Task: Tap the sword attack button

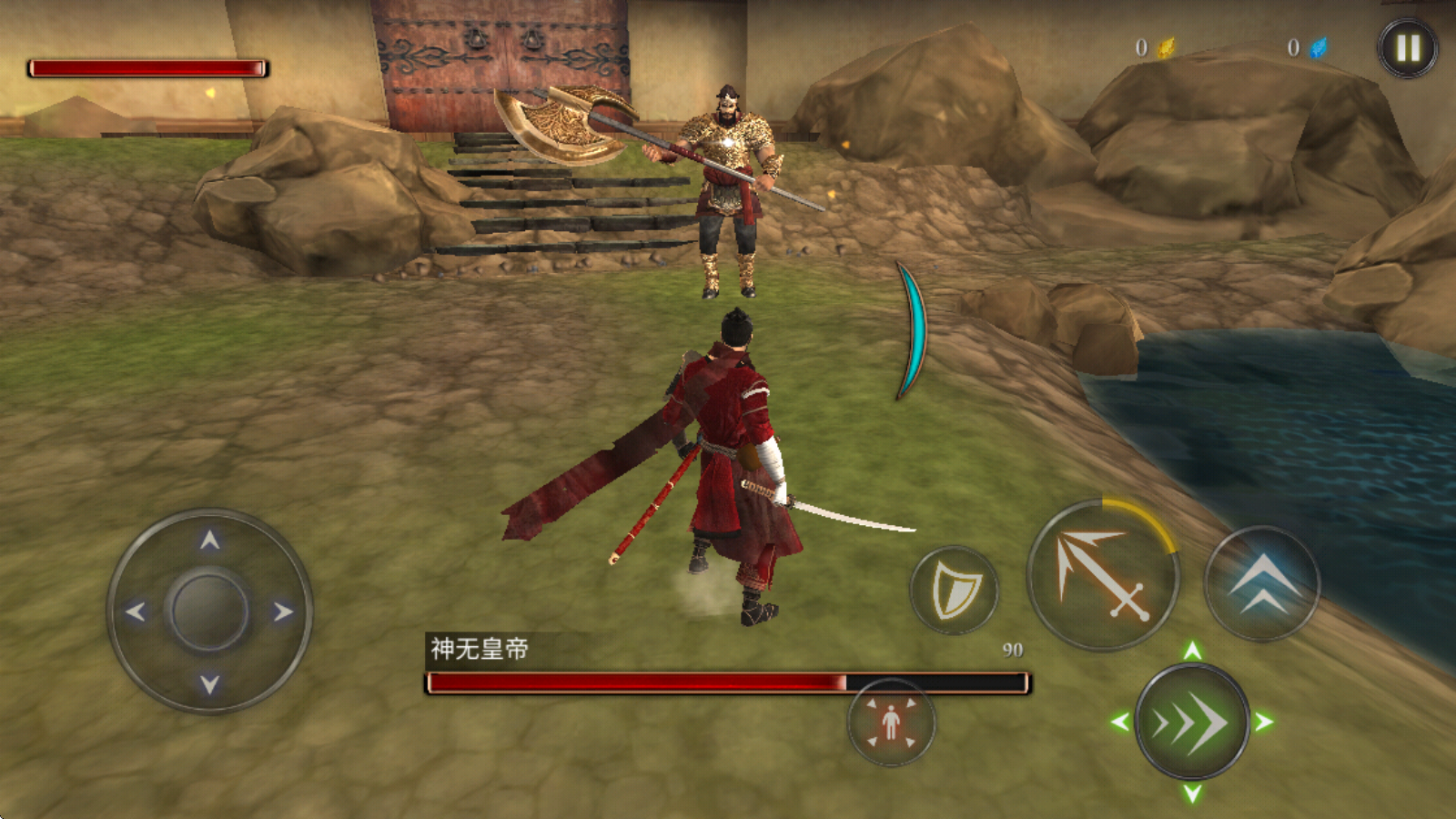Action: point(1102,575)
